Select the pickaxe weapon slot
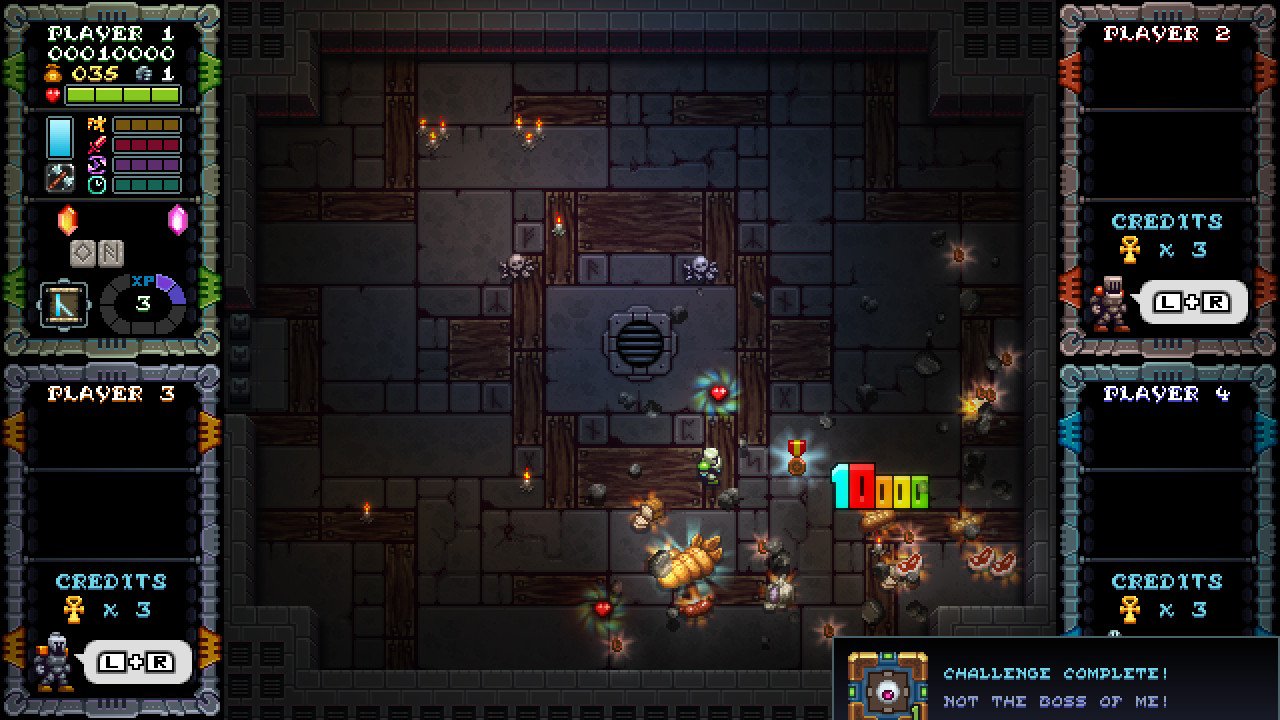Screen dimensions: 1280x720 coord(60,178)
